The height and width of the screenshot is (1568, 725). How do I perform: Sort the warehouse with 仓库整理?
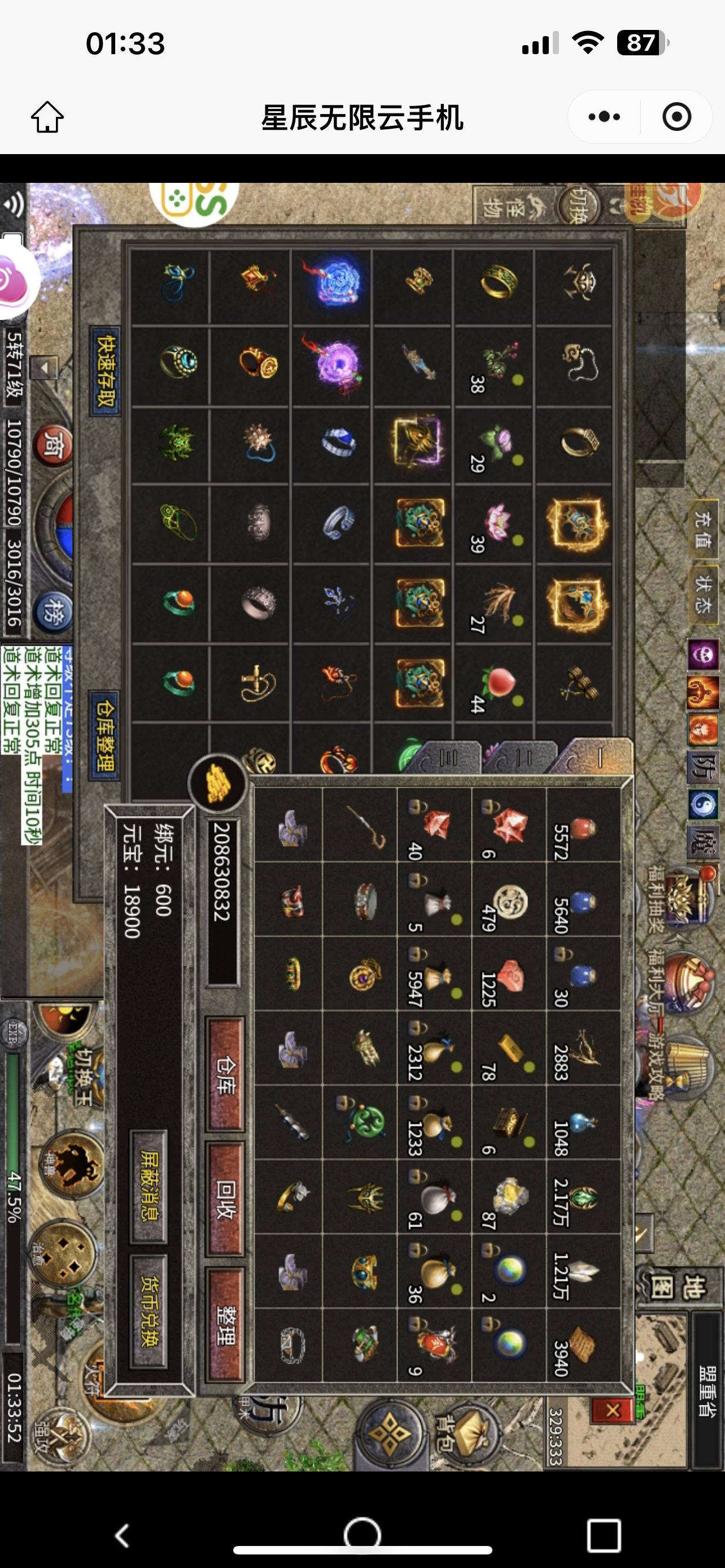click(x=104, y=735)
